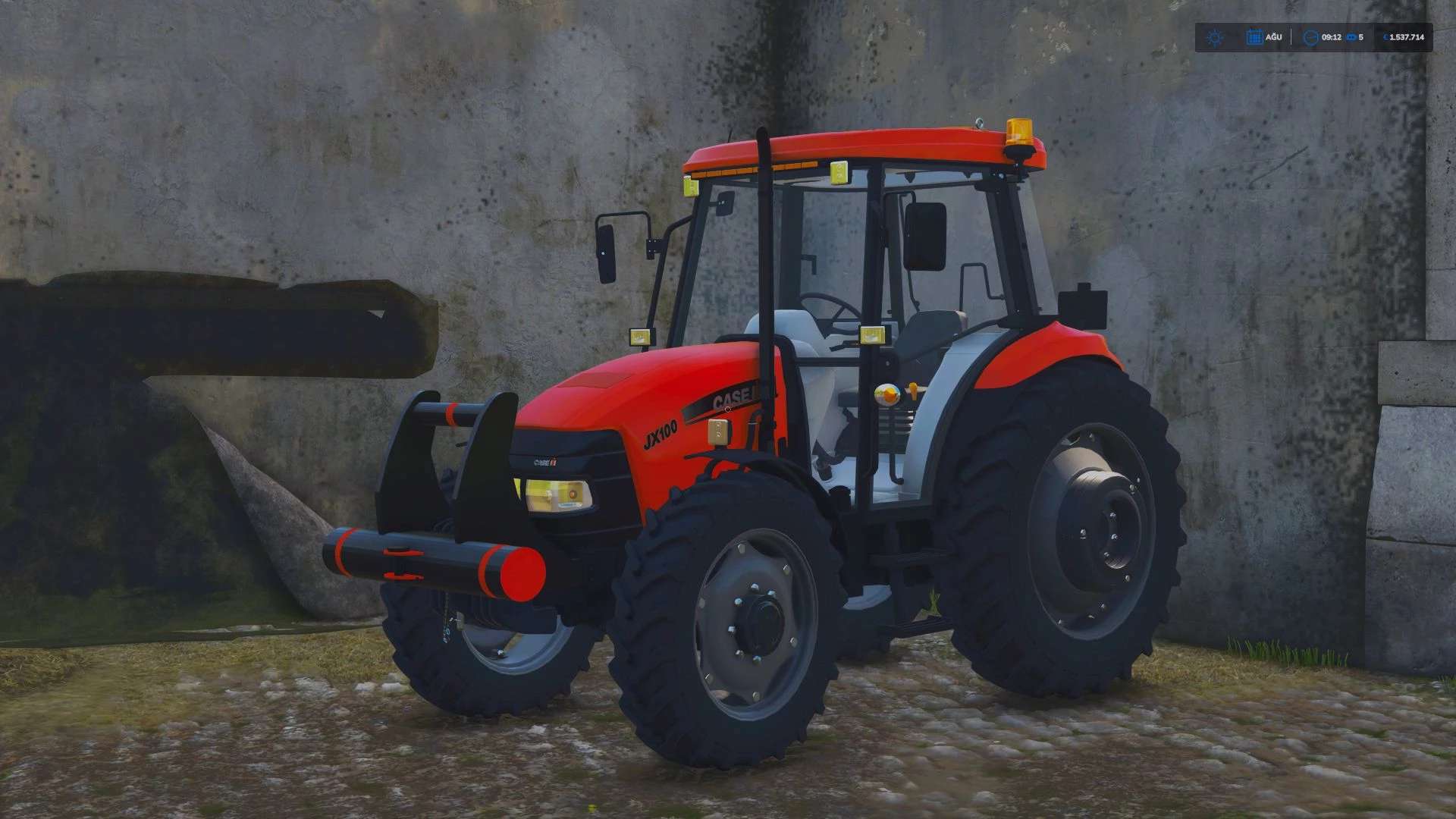Click the clock icon next to 09:12
Viewport: 1456px width, 819px height.
tap(1311, 36)
